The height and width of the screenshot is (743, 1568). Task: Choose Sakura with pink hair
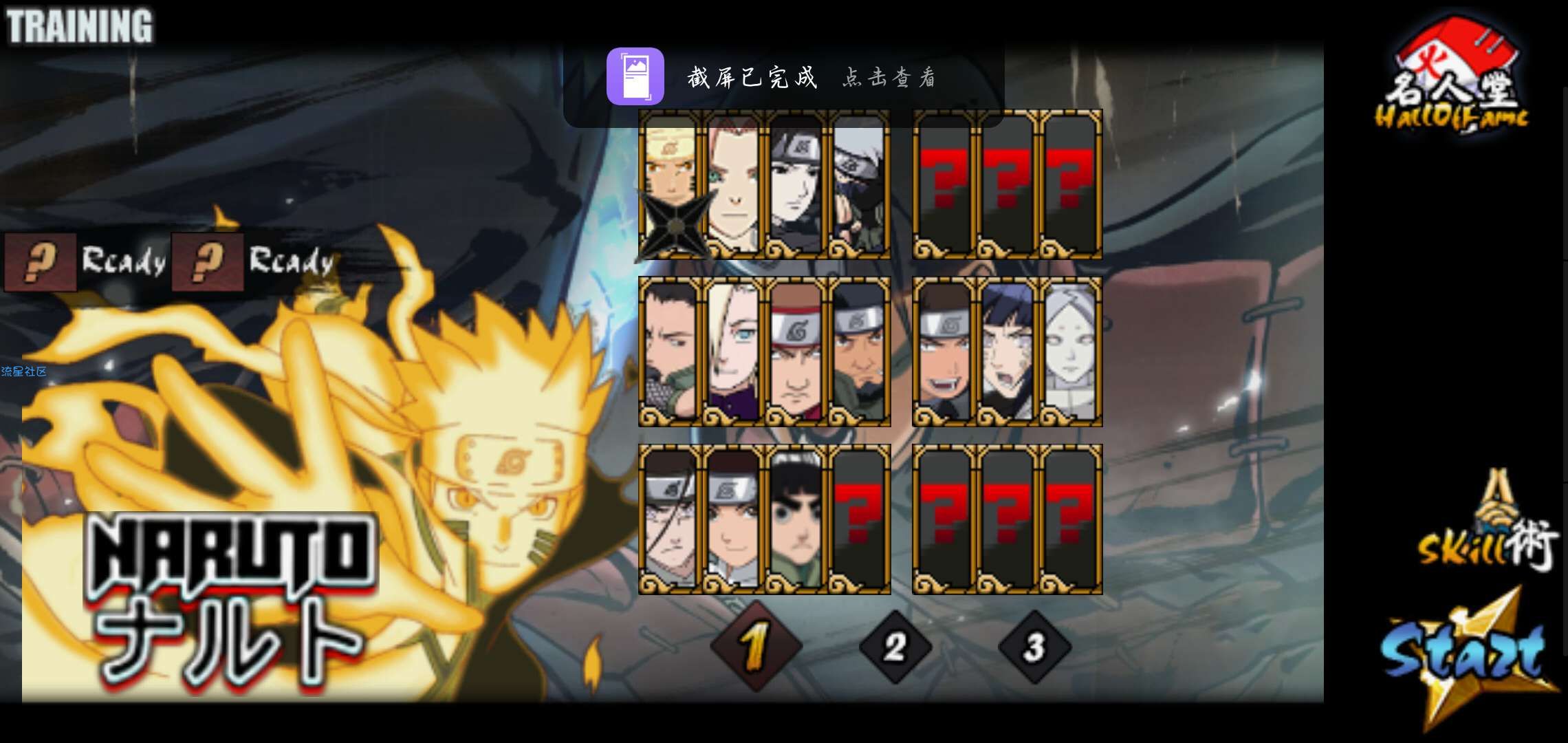pyautogui.click(x=733, y=184)
